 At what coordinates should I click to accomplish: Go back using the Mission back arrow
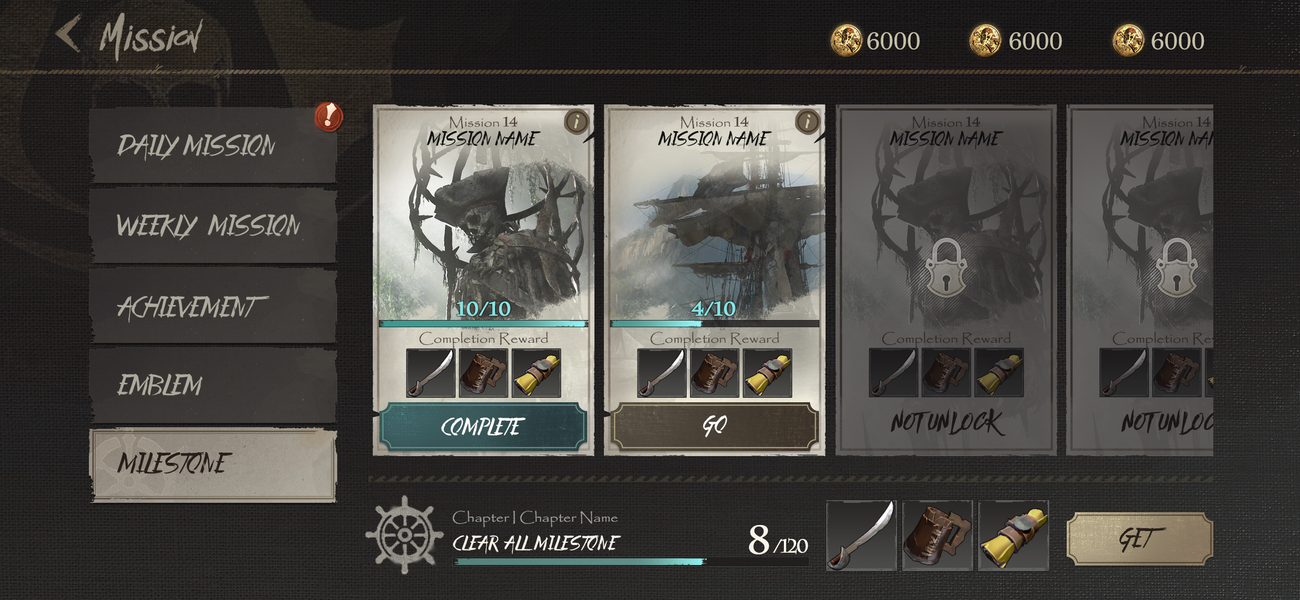[x=68, y=34]
